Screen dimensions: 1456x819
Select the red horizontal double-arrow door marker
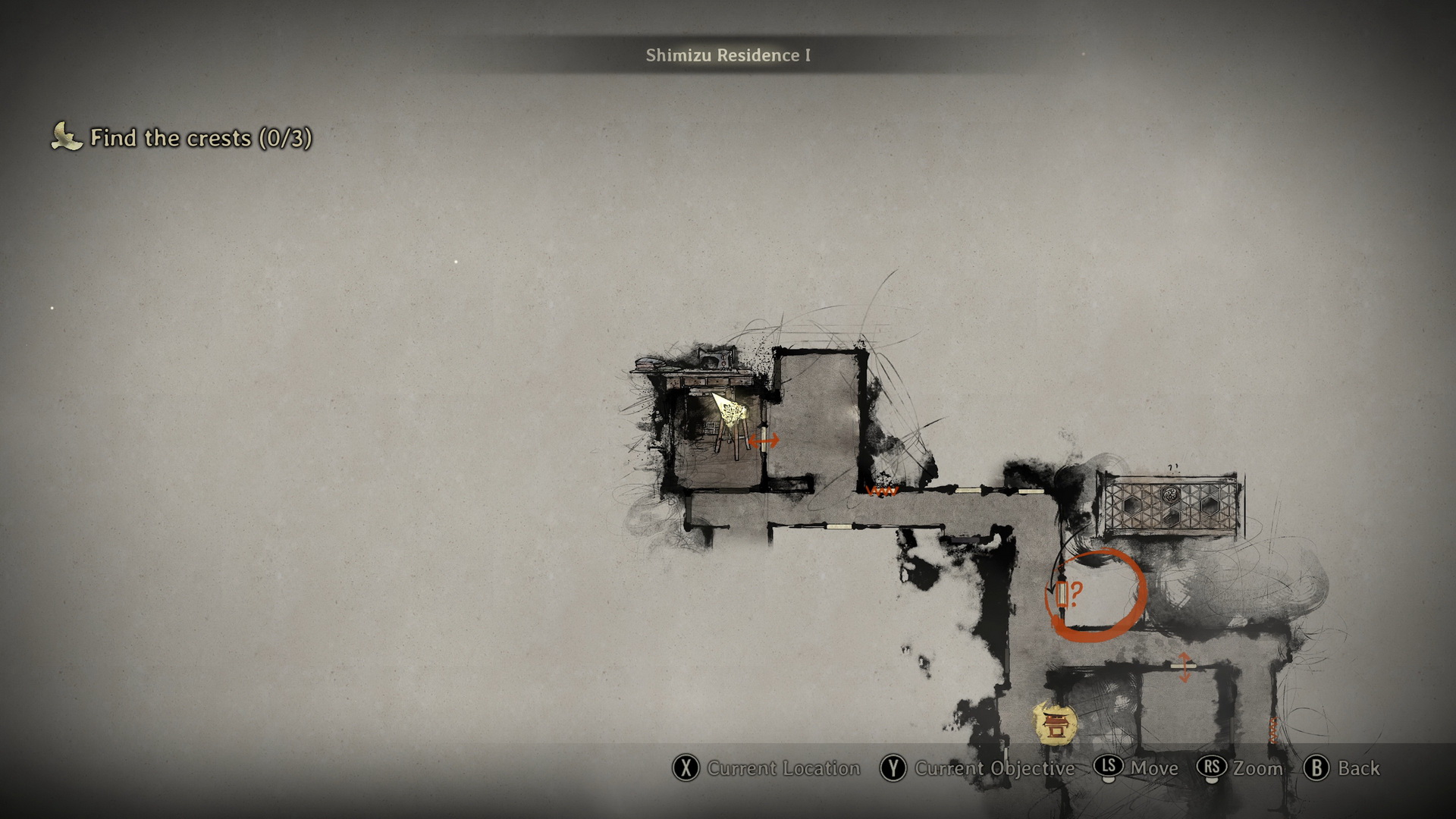(x=764, y=440)
